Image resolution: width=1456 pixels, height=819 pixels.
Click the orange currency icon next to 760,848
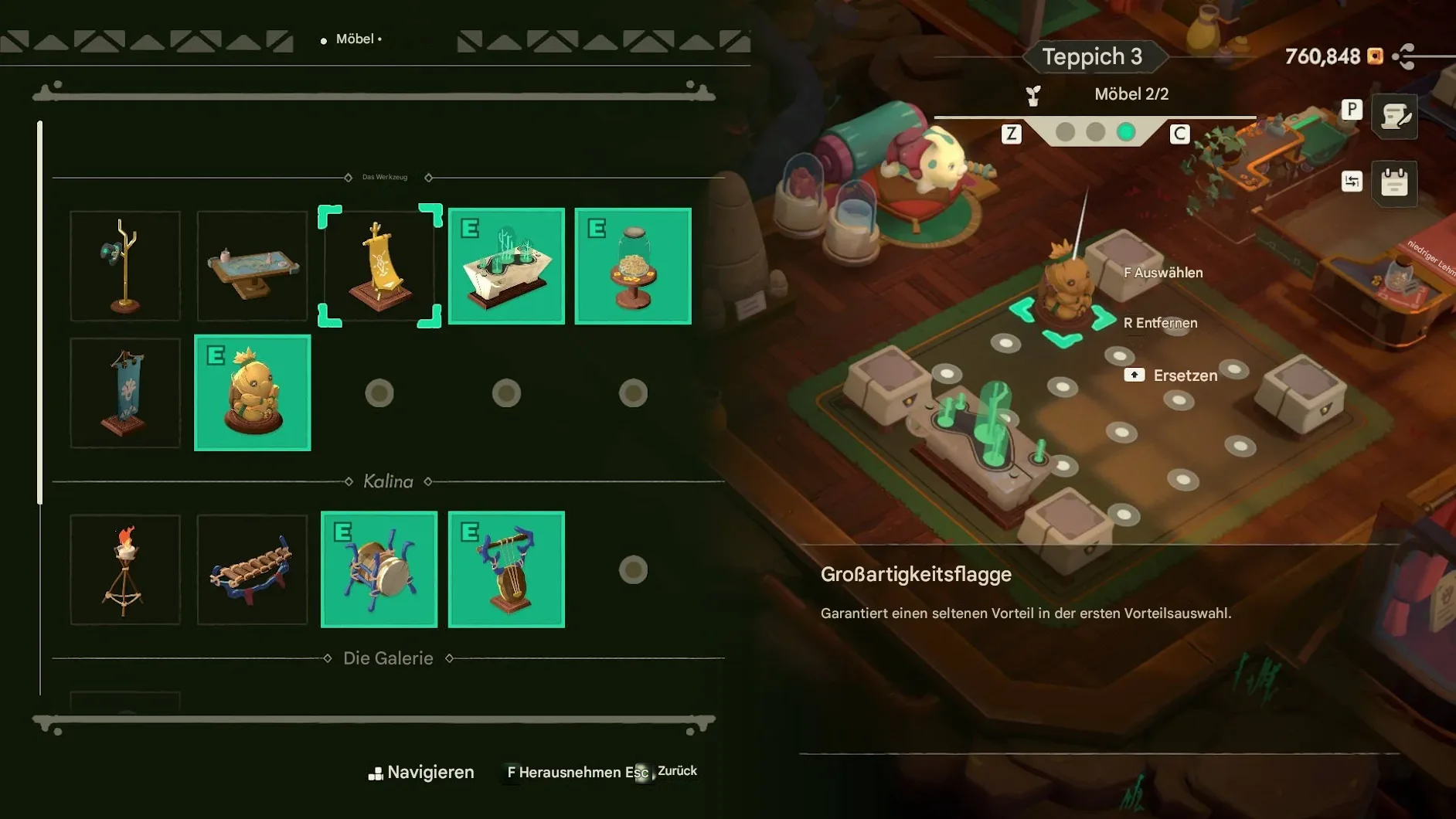tap(1376, 56)
